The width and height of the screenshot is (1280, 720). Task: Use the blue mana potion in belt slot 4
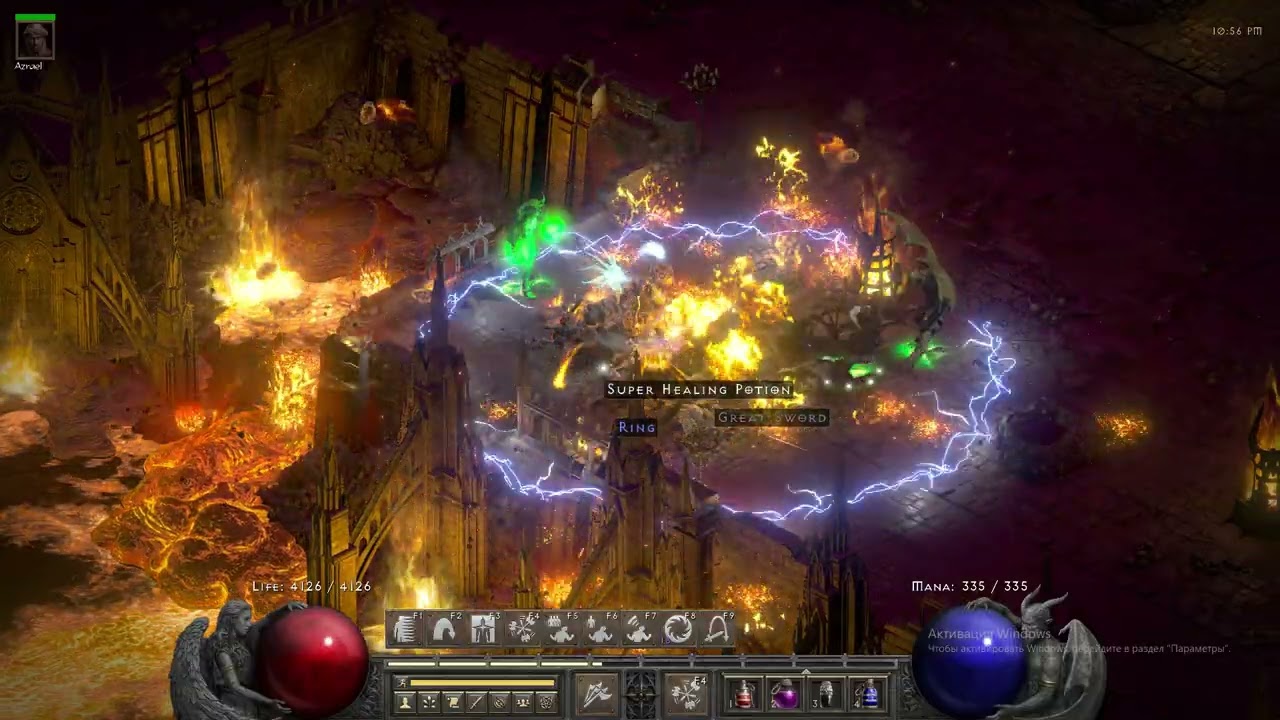coord(868,694)
